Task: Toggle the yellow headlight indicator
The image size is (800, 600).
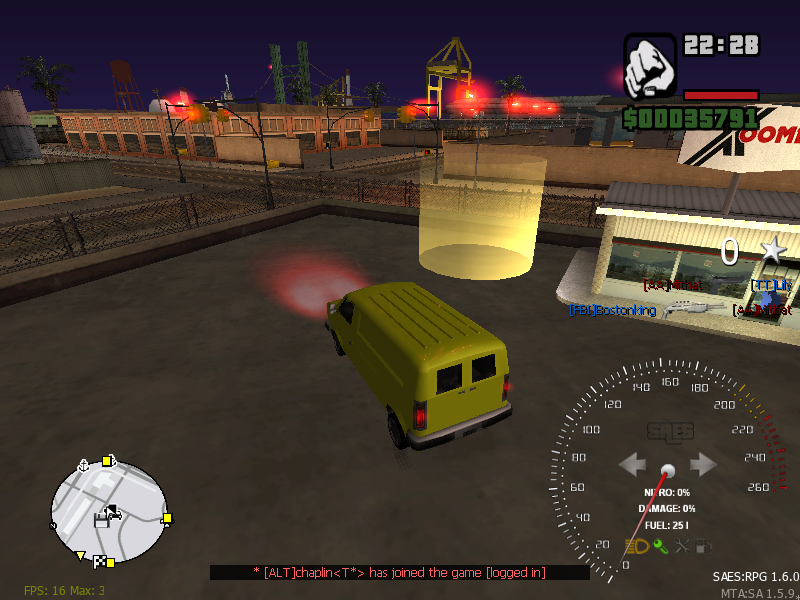Action: (637, 546)
